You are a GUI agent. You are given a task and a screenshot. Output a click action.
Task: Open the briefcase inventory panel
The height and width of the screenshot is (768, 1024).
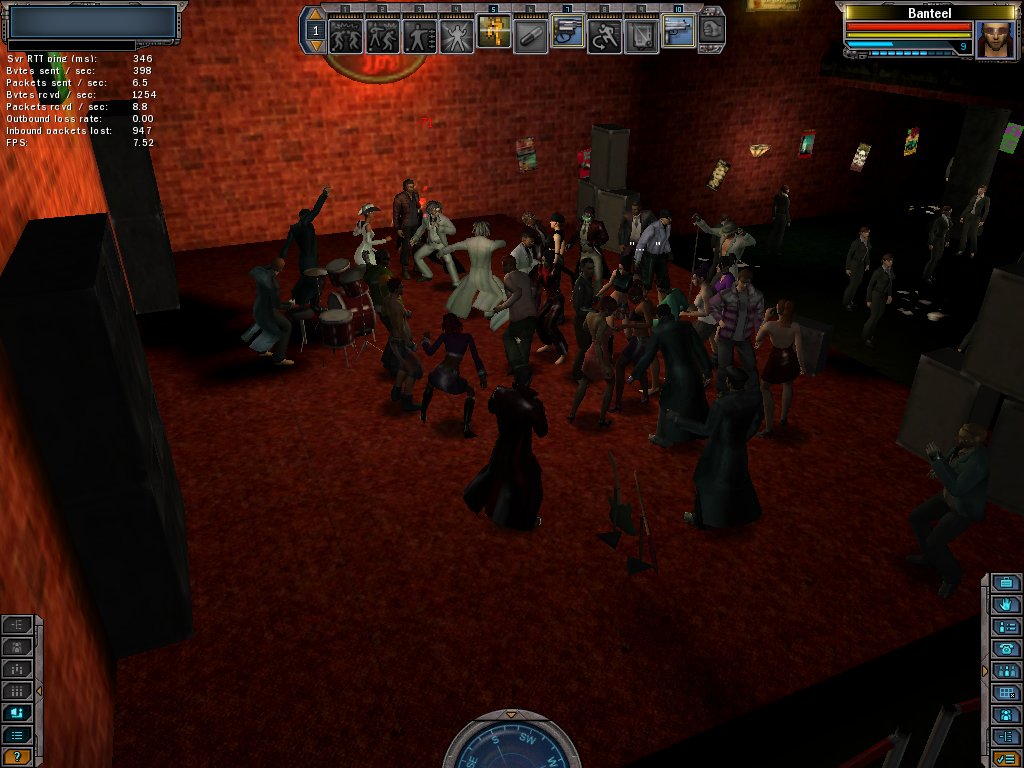point(1006,583)
